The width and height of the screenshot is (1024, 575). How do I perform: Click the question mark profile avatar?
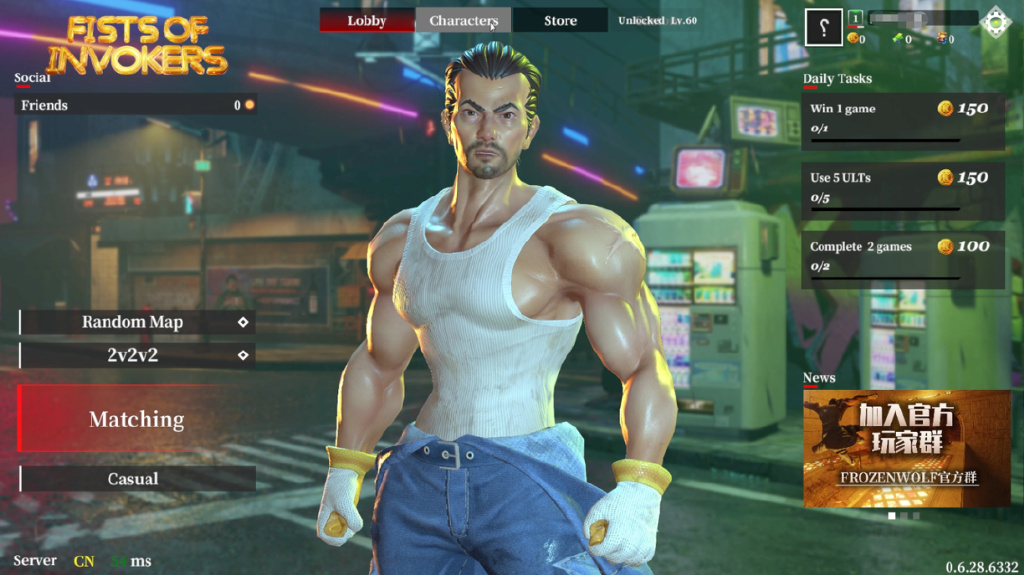(x=823, y=27)
